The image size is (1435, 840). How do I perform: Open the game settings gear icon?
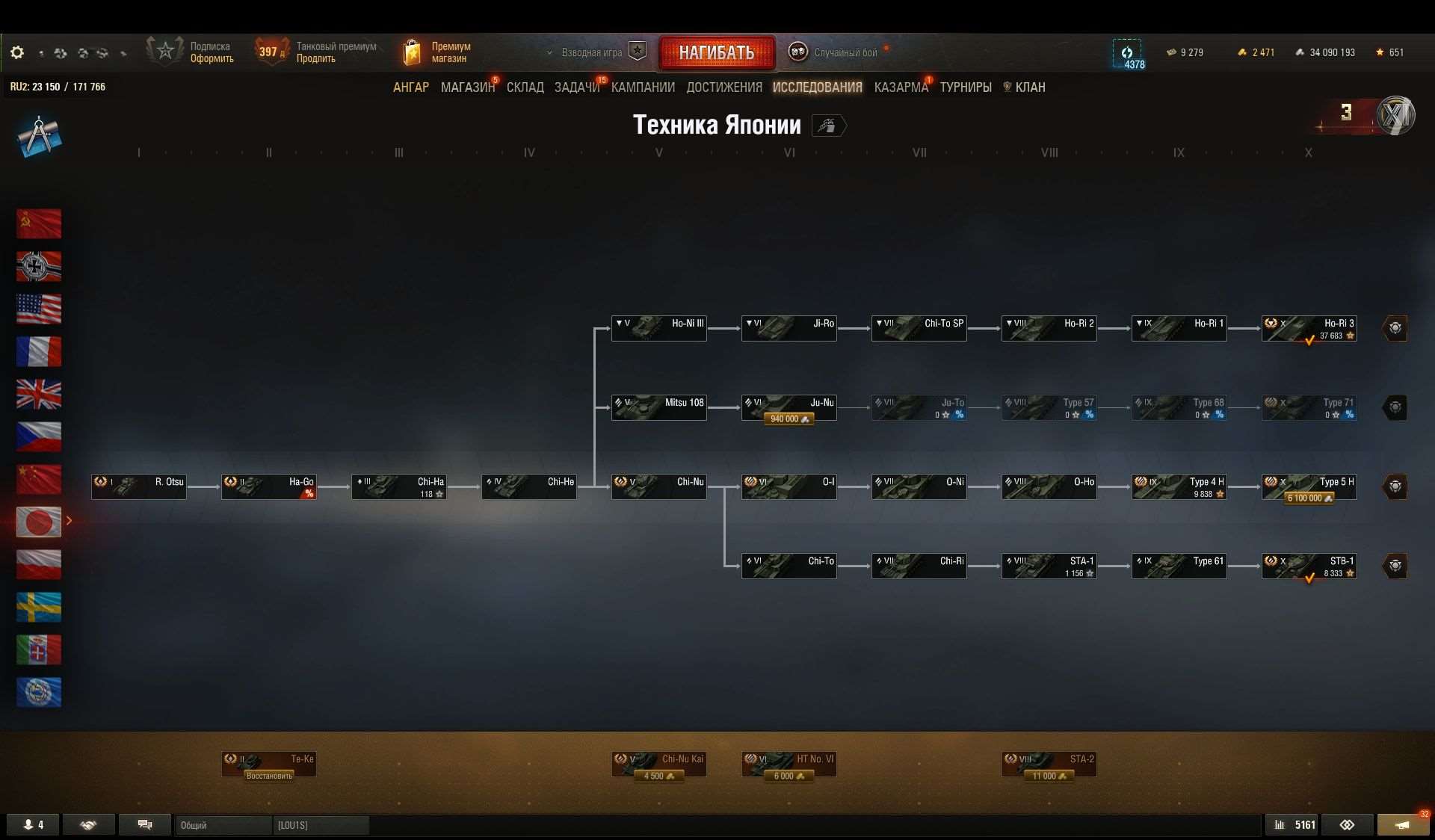[16, 52]
